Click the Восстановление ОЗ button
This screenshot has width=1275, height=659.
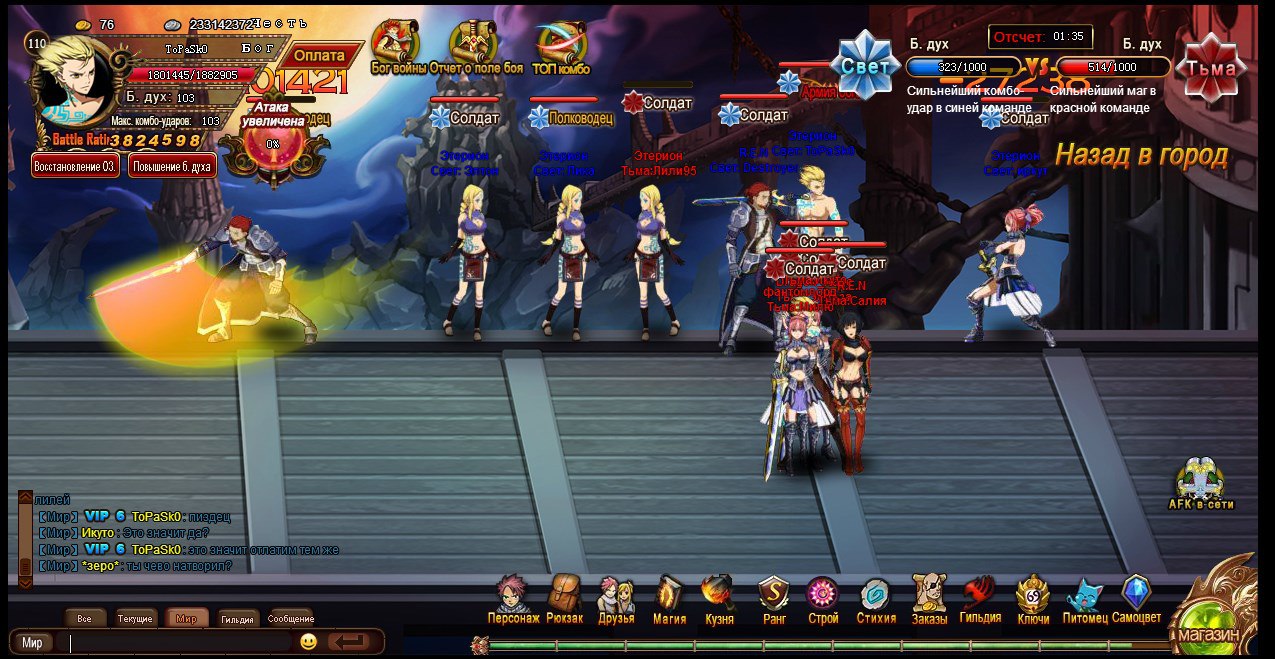(76, 165)
